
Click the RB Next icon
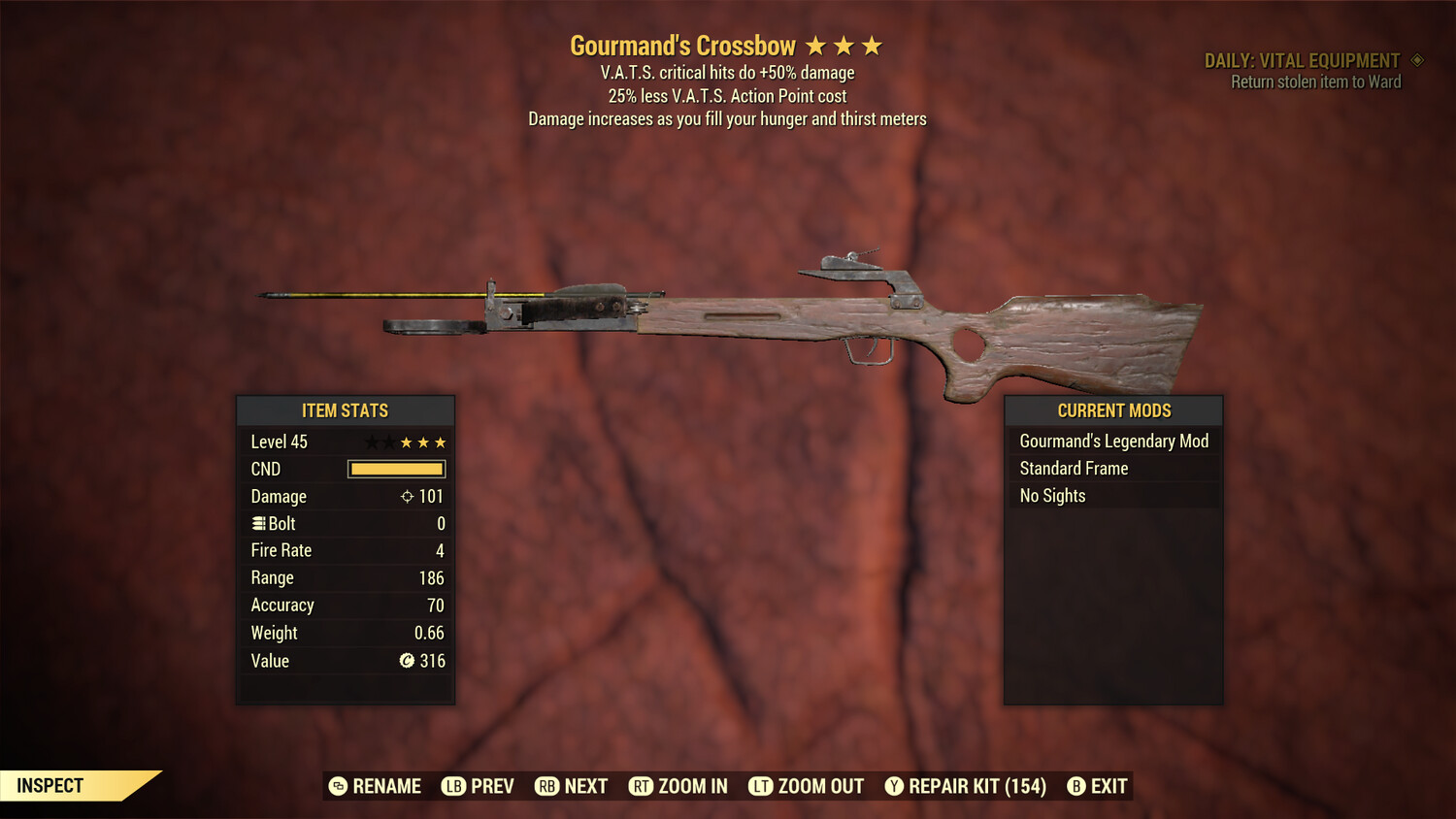point(549,786)
